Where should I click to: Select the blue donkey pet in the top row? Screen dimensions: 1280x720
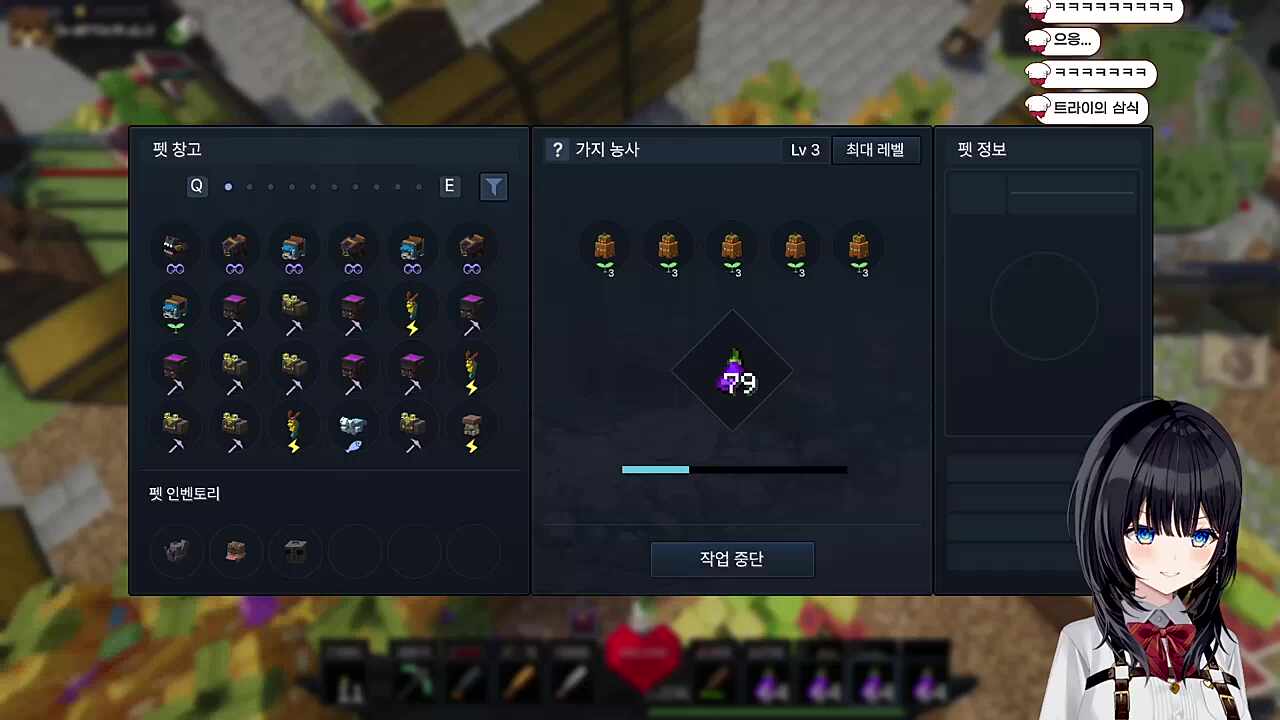295,250
